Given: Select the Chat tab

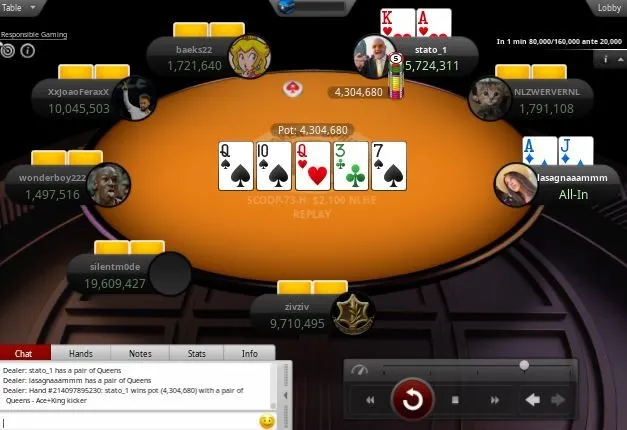Looking at the screenshot, I should [x=24, y=353].
